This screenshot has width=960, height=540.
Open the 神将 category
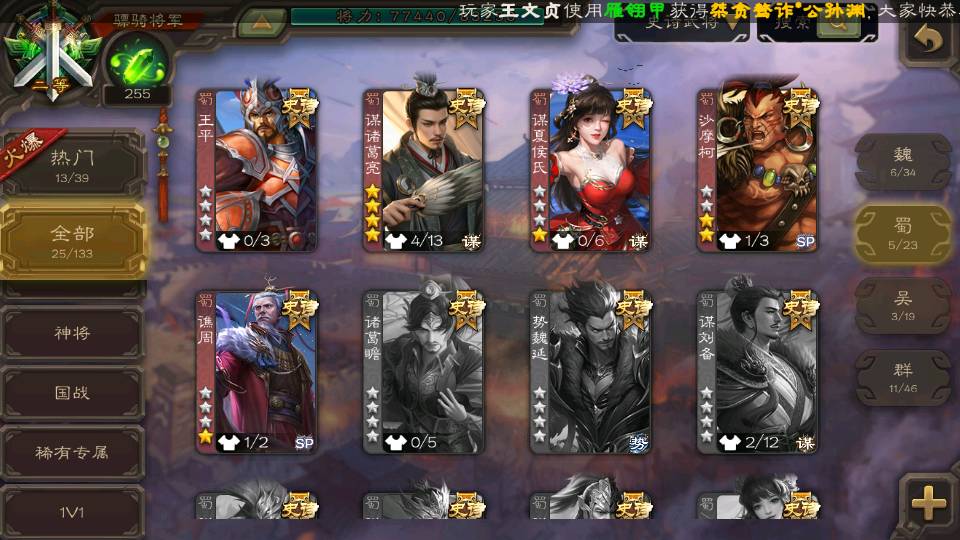tap(72, 333)
